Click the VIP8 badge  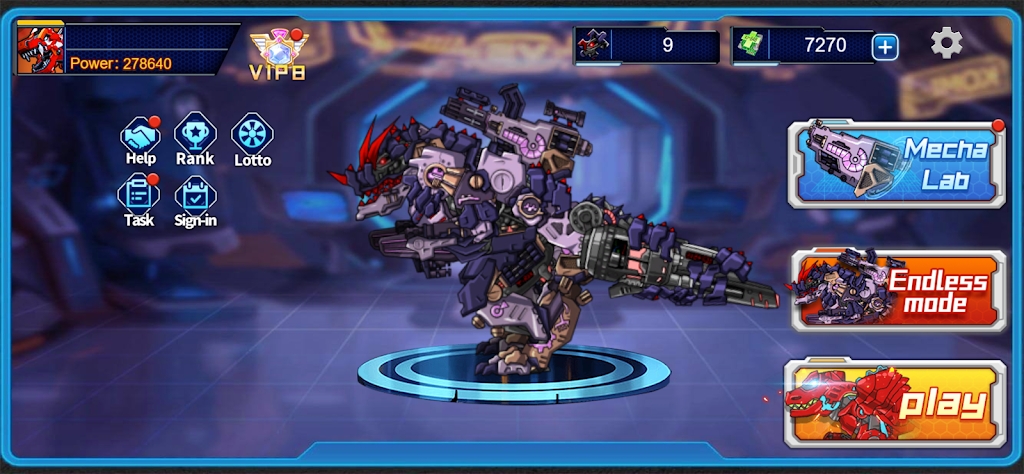pyautogui.click(x=277, y=52)
